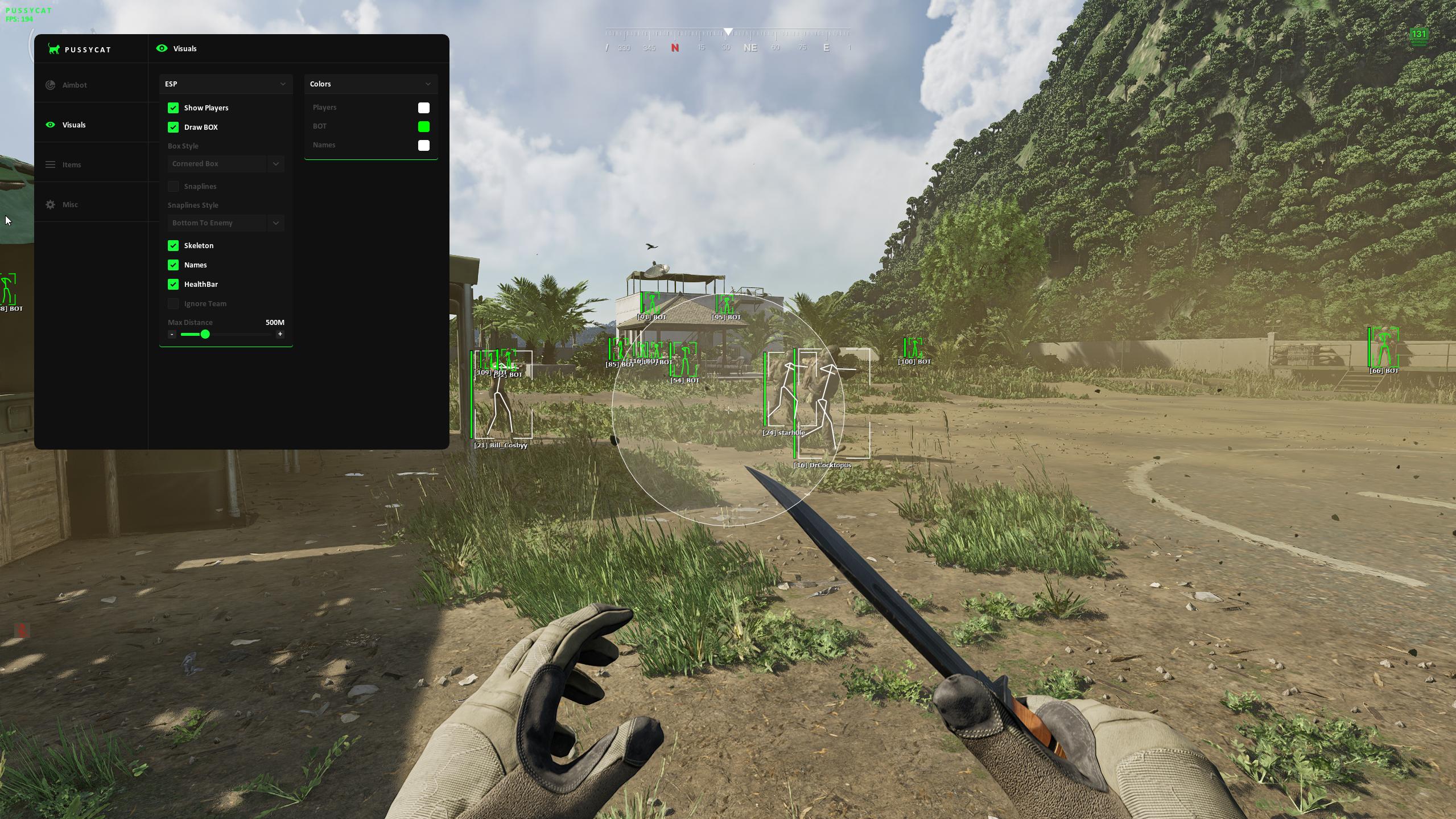Select the Visuals sidebar entry
1456x819 pixels.
73,125
